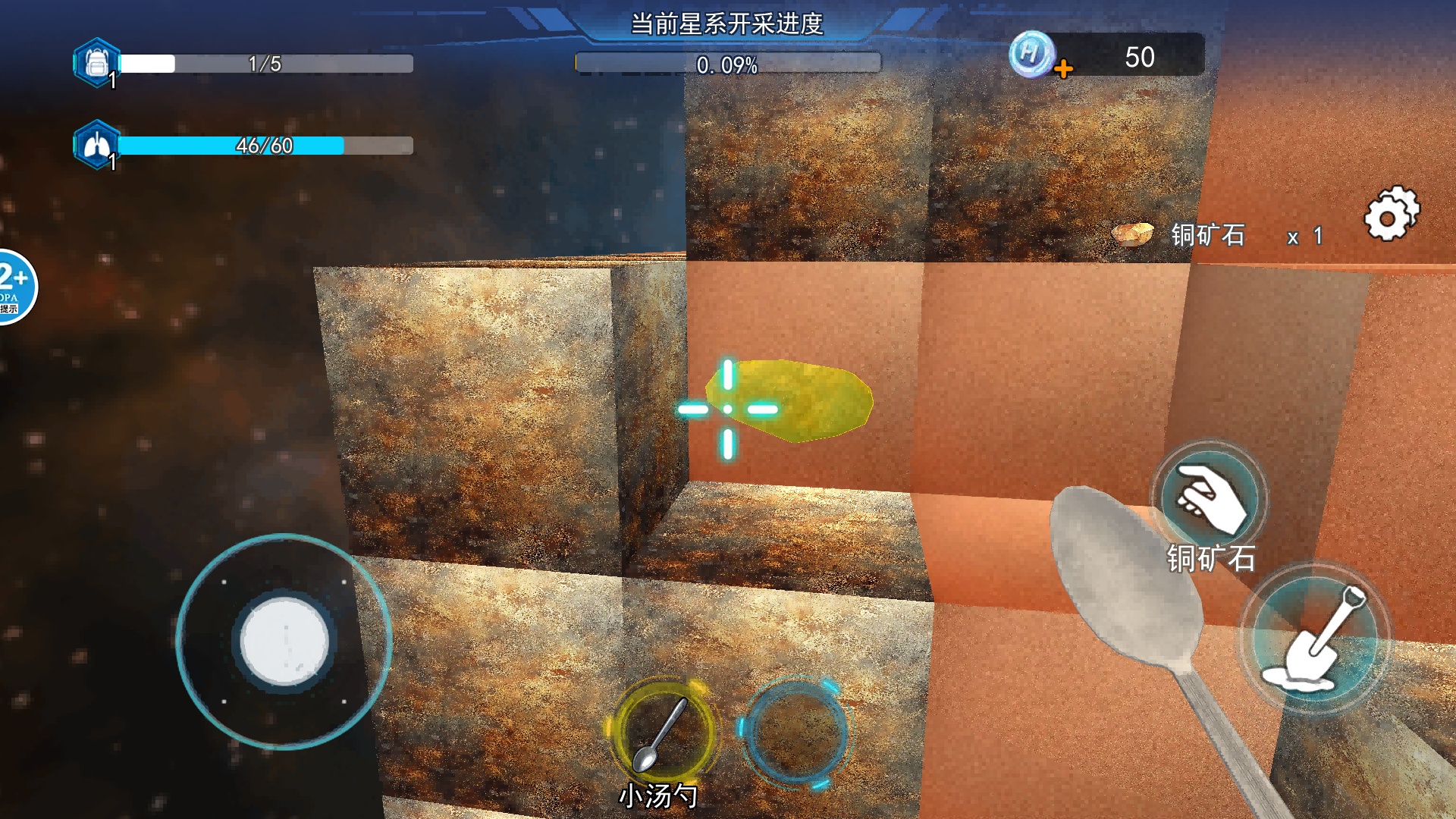1456x819 pixels.
Task: Open the 12+ age rating notice
Action: [x=14, y=287]
